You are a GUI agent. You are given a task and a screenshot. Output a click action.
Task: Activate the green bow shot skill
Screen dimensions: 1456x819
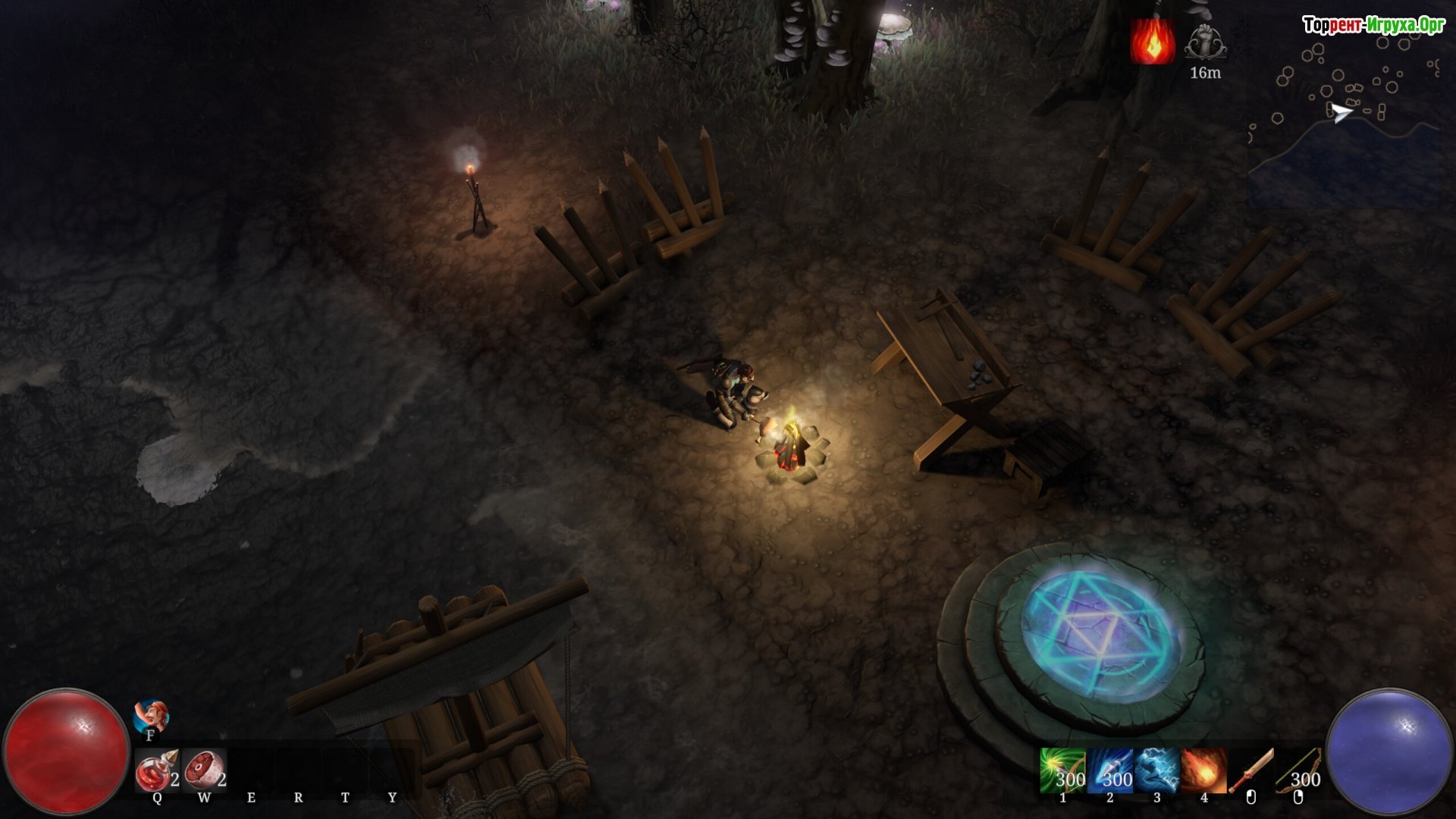click(x=1062, y=770)
